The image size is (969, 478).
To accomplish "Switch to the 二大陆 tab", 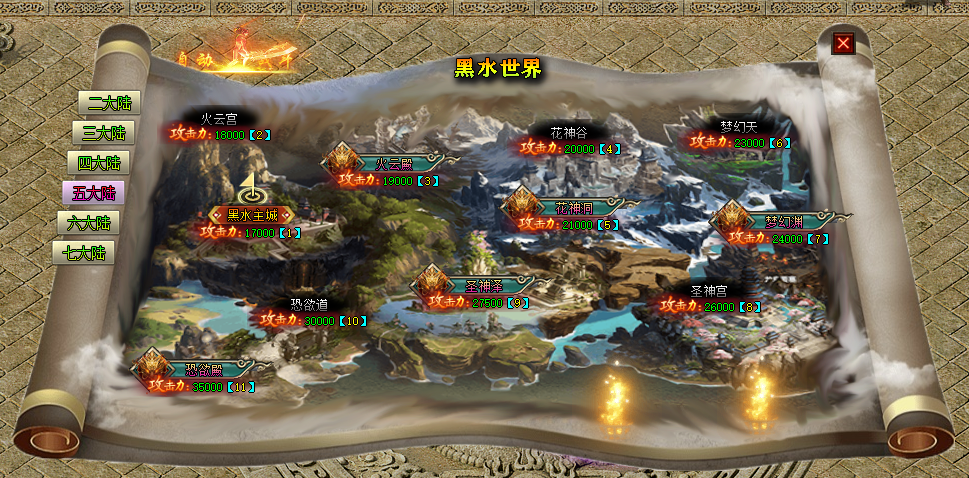I will pyautogui.click(x=109, y=102).
